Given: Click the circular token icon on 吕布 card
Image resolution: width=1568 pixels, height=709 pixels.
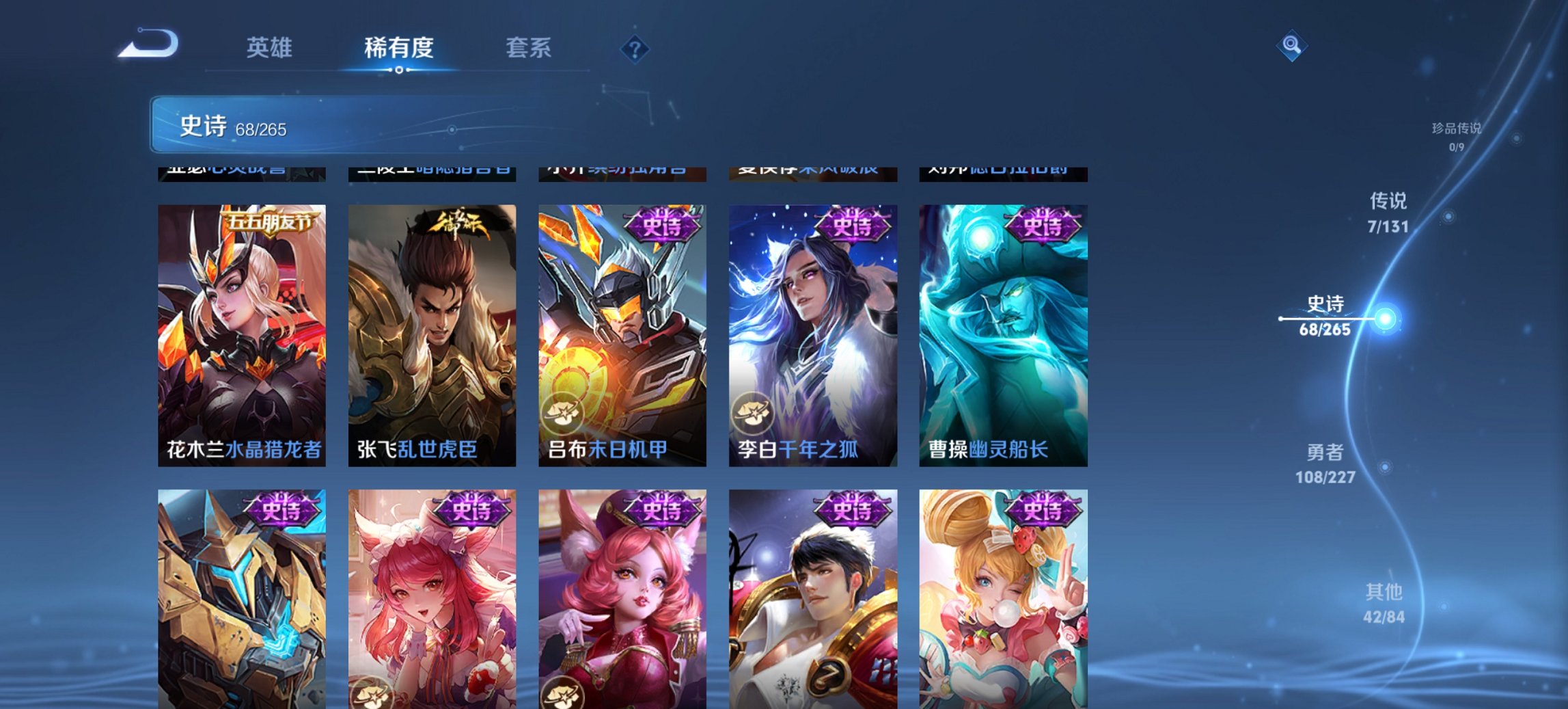Looking at the screenshot, I should (564, 410).
